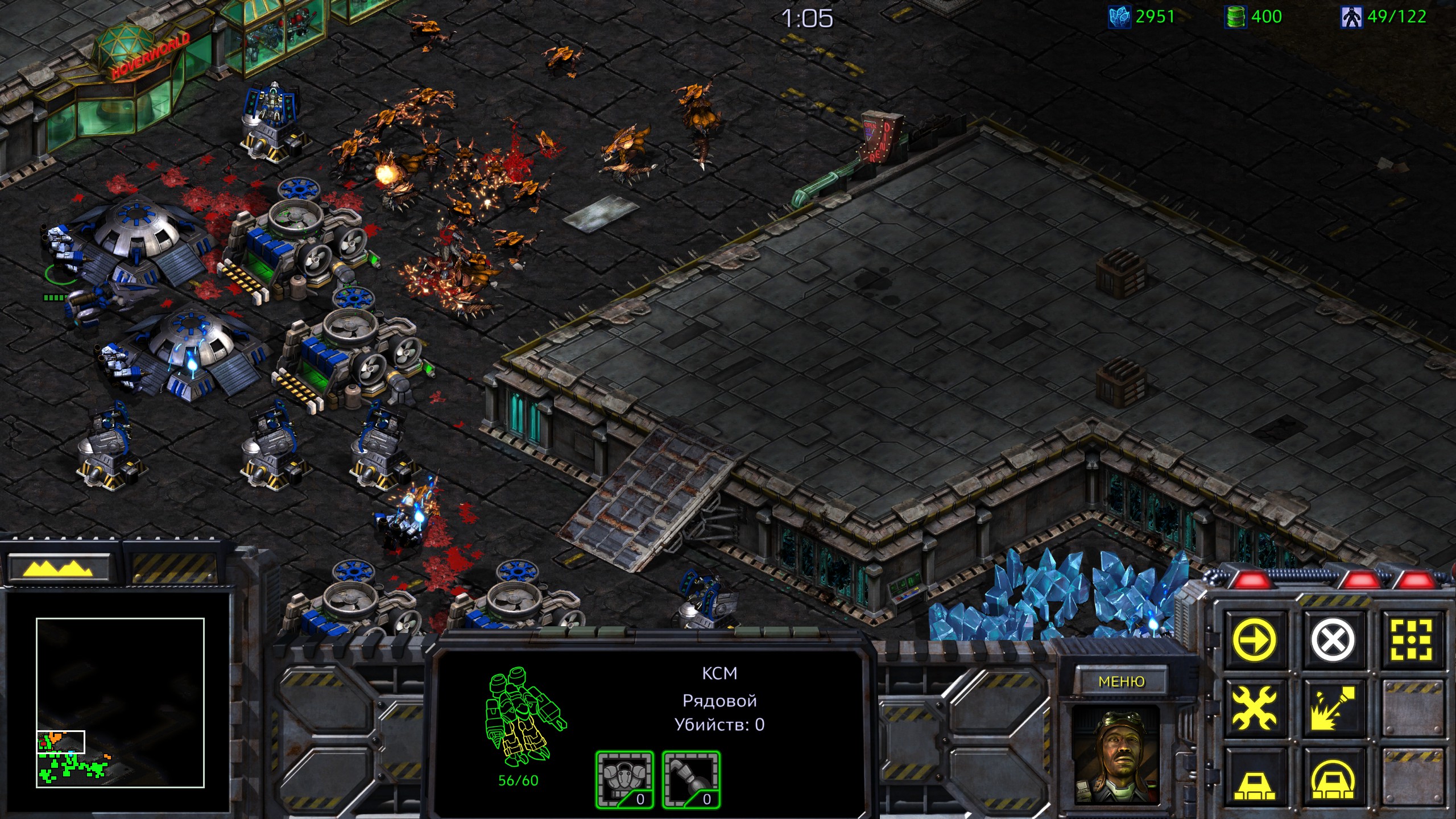Image resolution: width=1456 pixels, height=819 pixels.
Task: Inspect the SCV armor upgrade icon
Action: pyautogui.click(x=624, y=780)
